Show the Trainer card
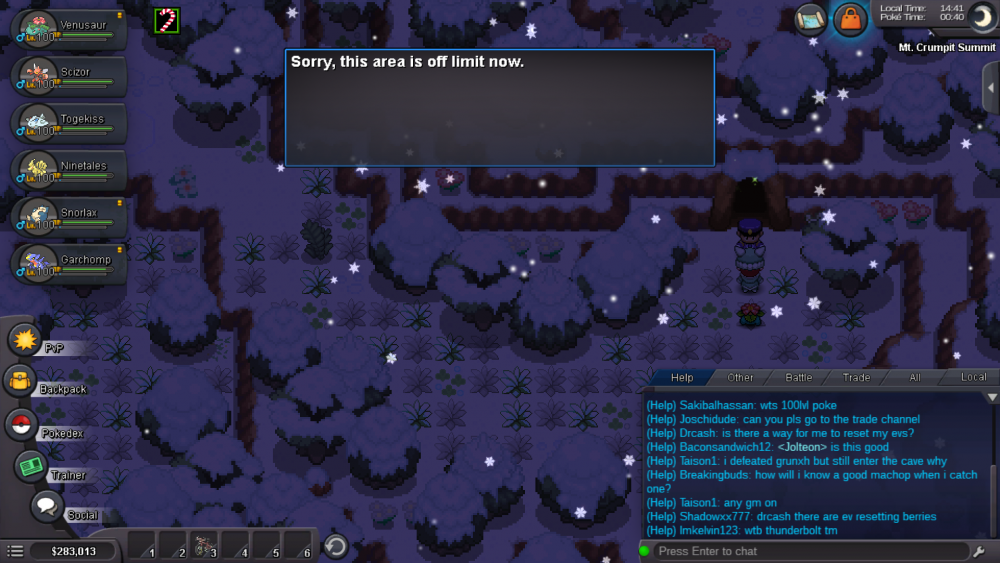This screenshot has height=563, width=1000. pyautogui.click(x=31, y=467)
